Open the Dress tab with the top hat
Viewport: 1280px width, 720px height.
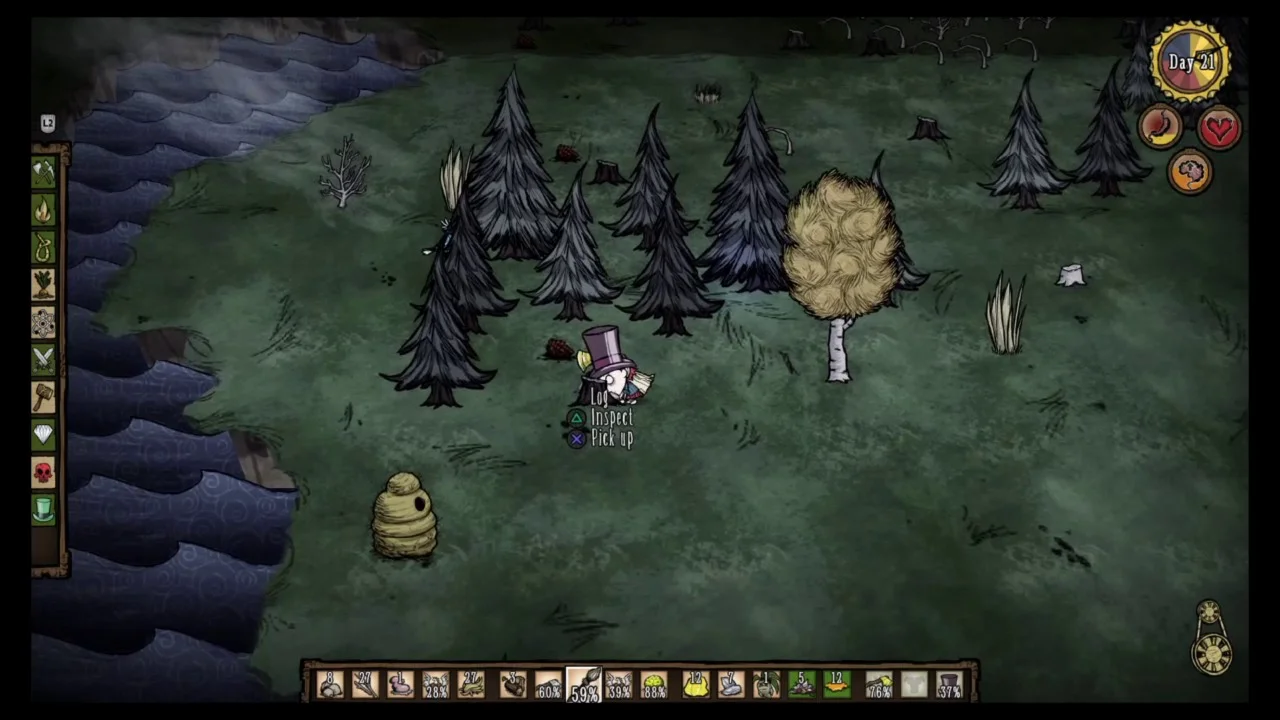point(43,510)
